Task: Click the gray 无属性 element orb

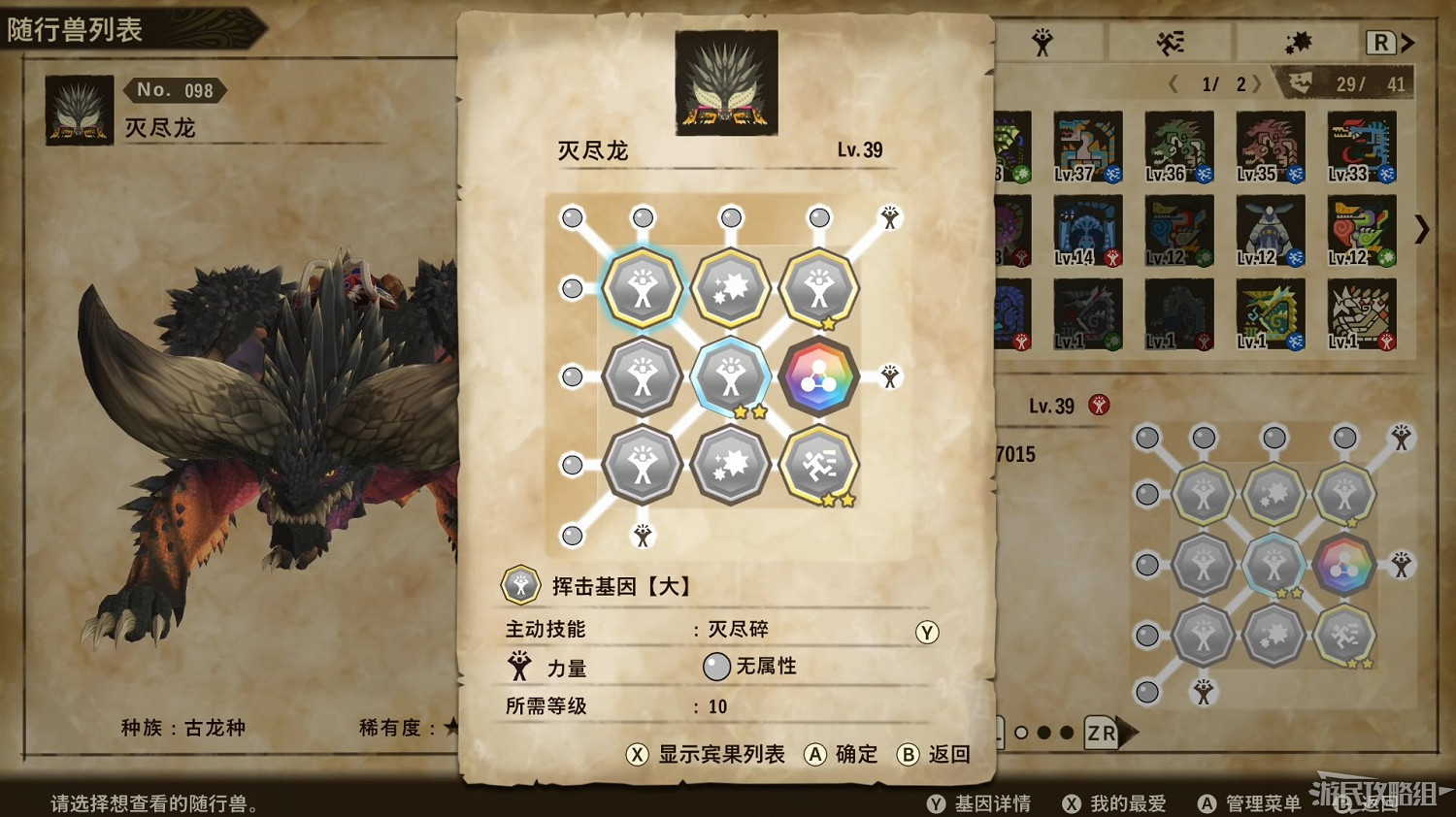Action: 716,666
